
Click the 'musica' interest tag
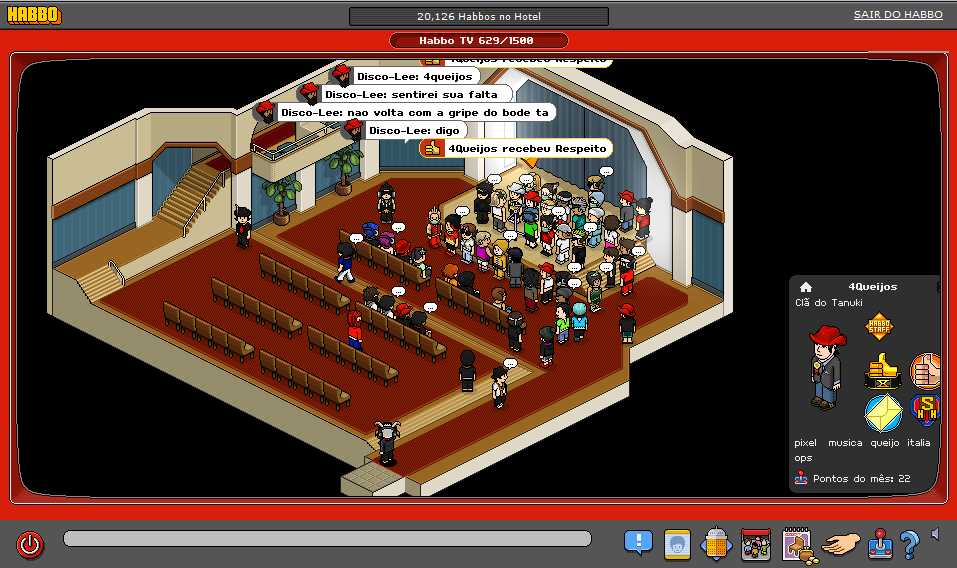click(845, 442)
